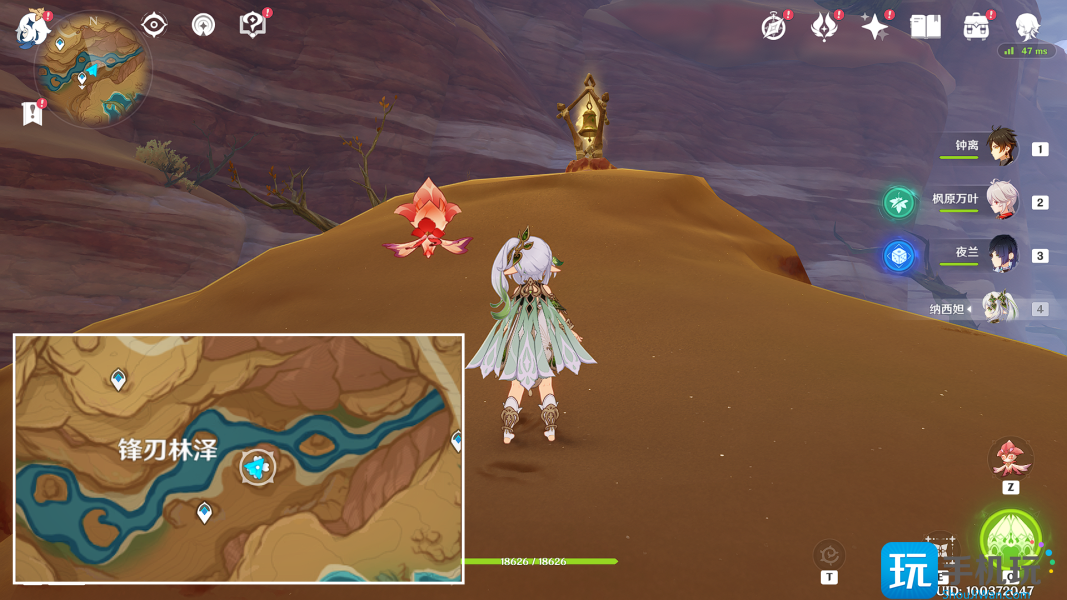Screen dimensions: 1067x600
Task: Open the backpack inventory
Action: point(976,27)
